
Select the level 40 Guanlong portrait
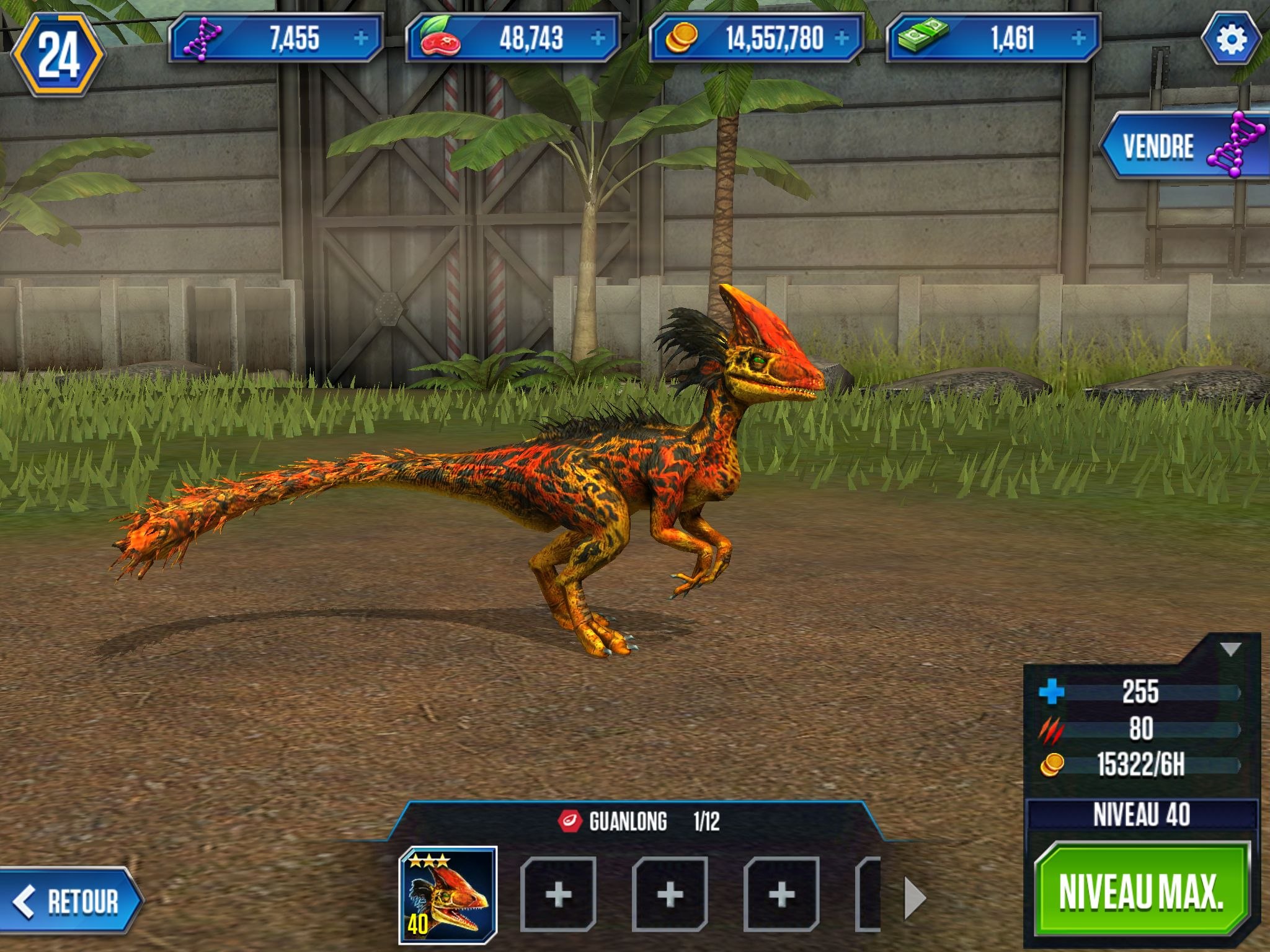click(448, 894)
